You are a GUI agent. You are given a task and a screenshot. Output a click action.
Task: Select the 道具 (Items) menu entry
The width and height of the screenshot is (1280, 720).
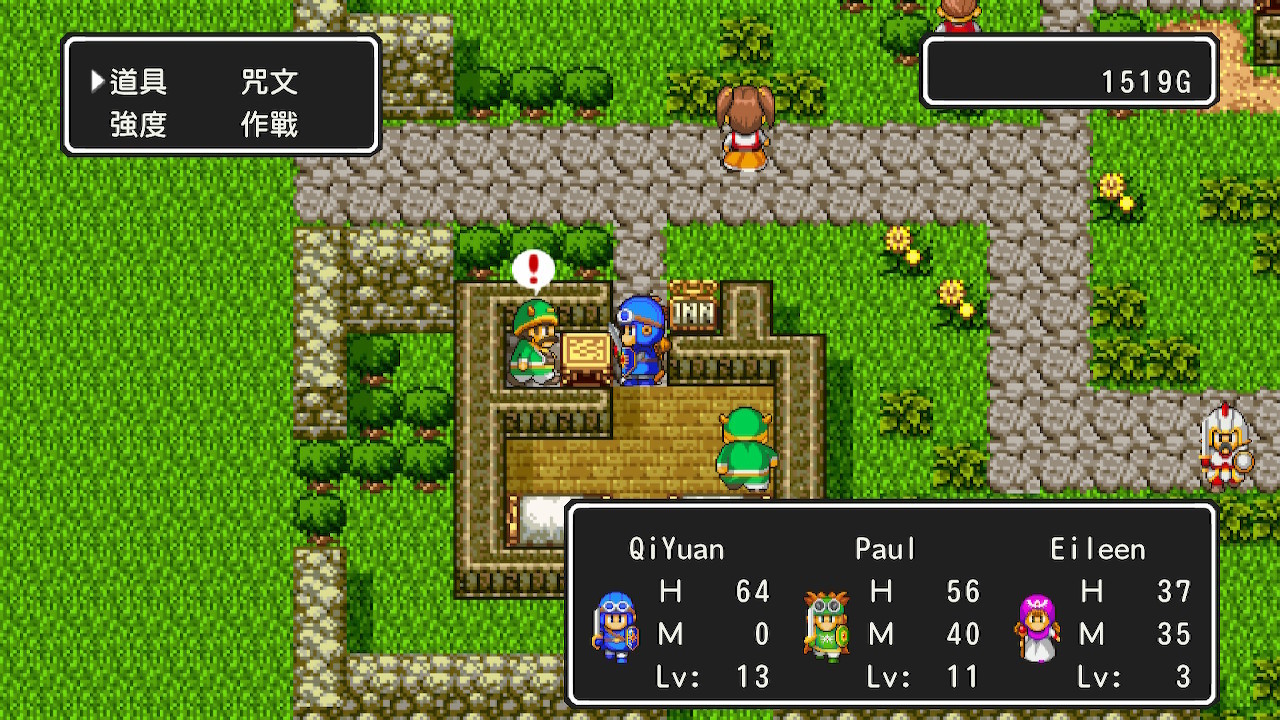(x=138, y=82)
